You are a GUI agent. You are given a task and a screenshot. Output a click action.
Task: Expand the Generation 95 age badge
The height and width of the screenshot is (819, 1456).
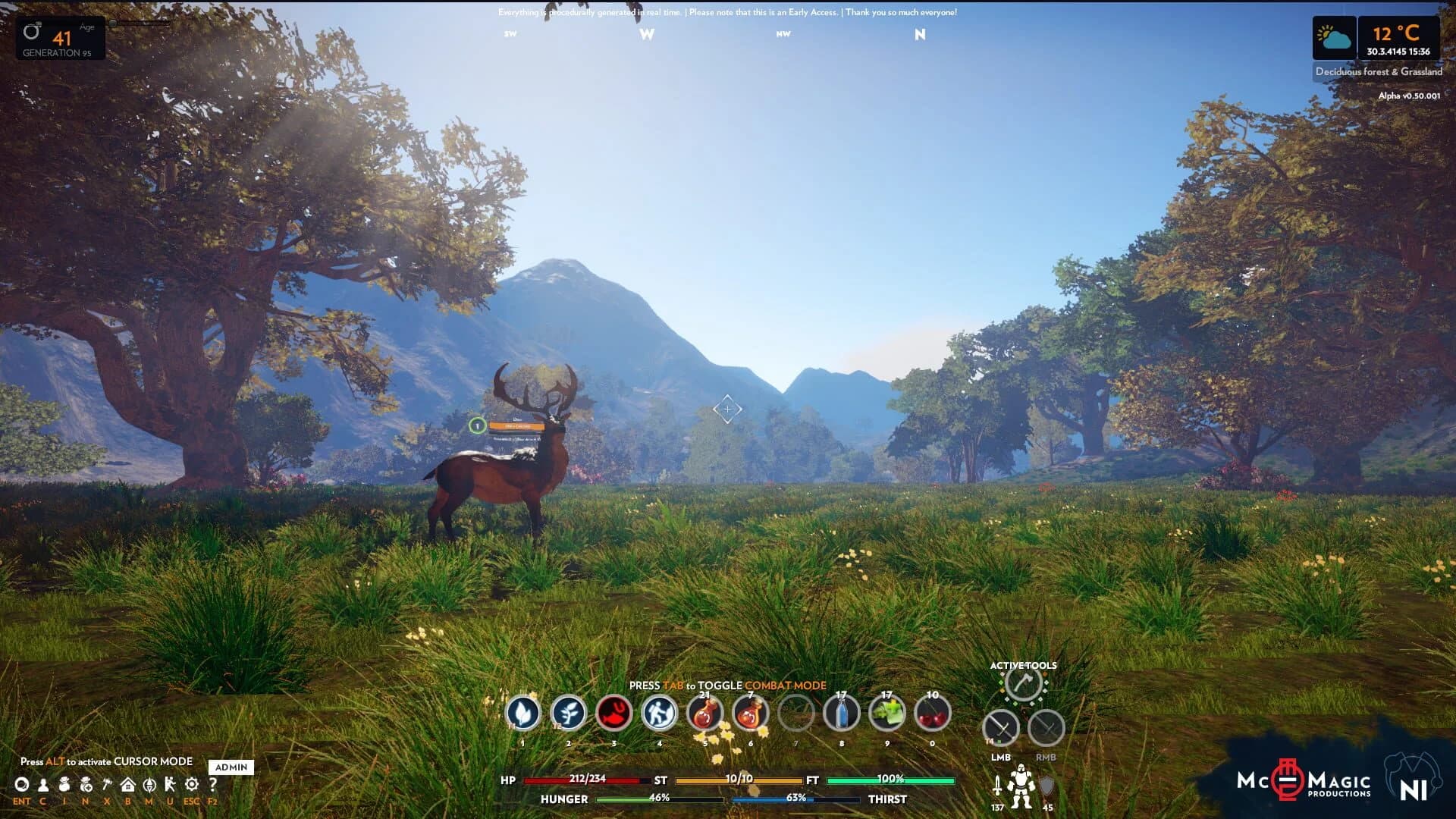59,36
